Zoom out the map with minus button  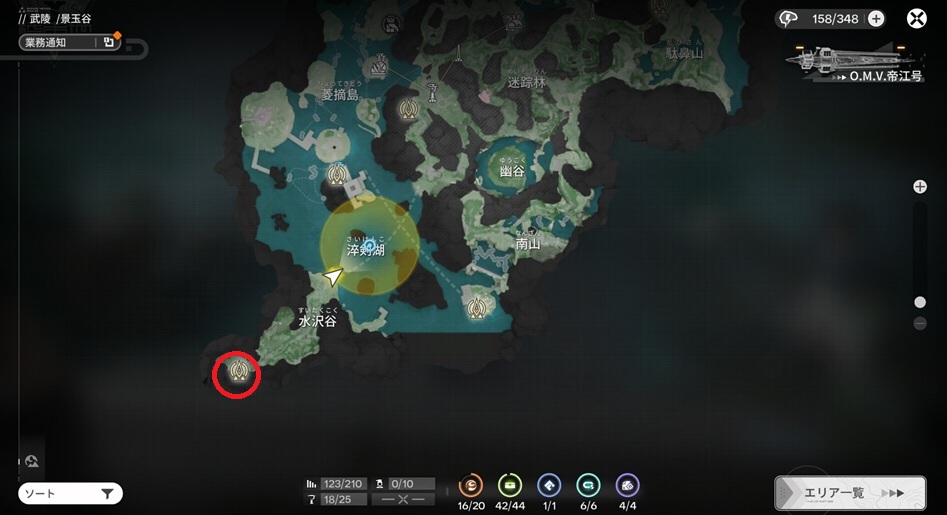[x=920, y=323]
